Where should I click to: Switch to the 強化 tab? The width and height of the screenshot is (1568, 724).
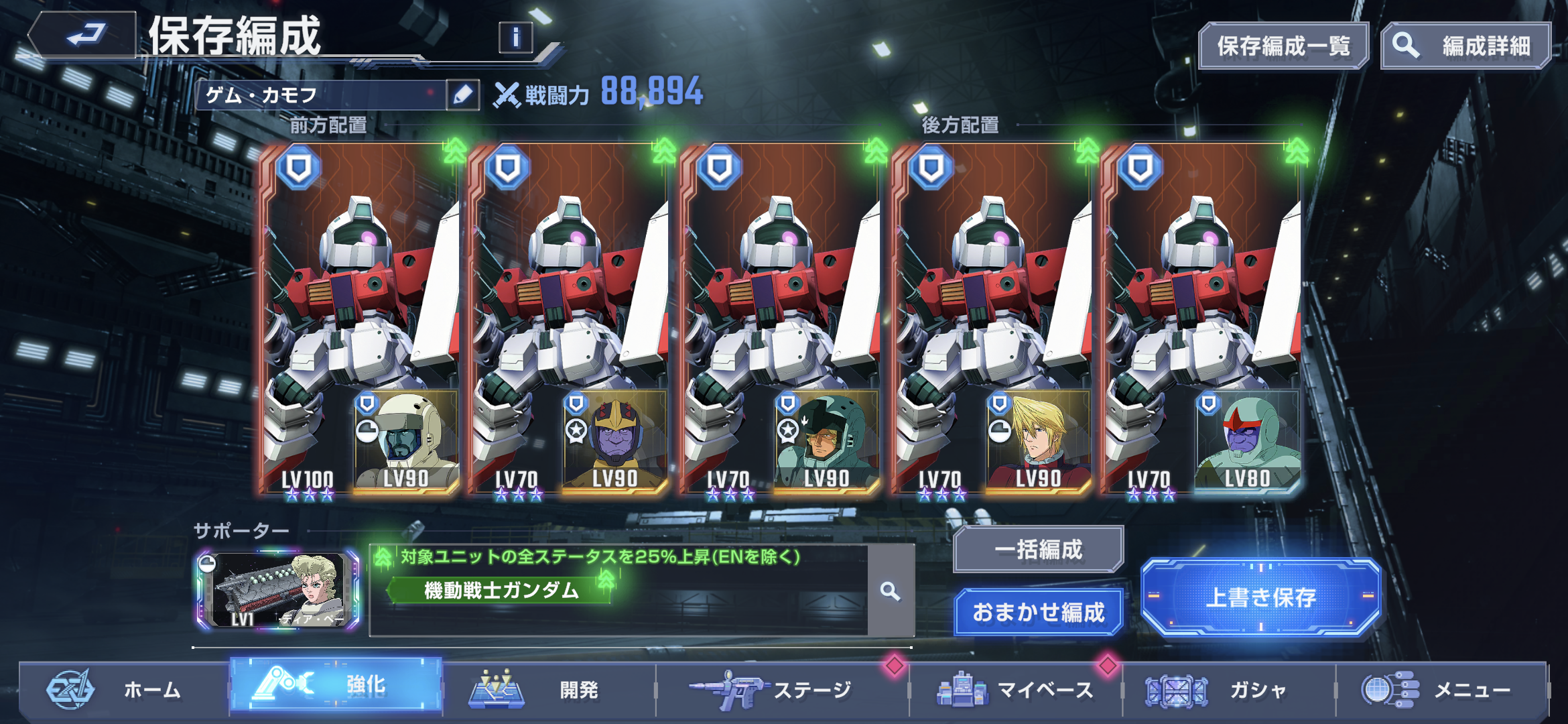tap(336, 684)
